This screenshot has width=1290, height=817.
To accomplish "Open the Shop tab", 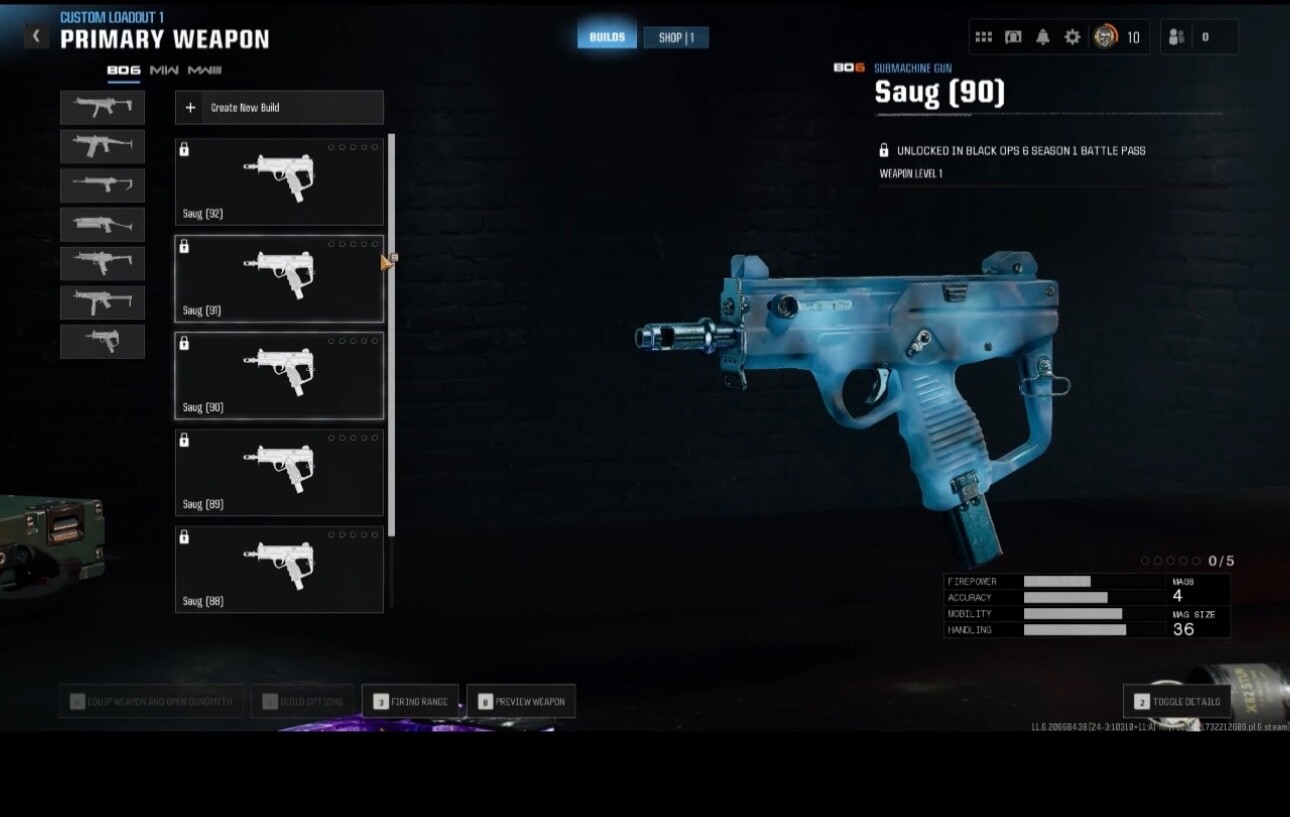I will 677,36.
